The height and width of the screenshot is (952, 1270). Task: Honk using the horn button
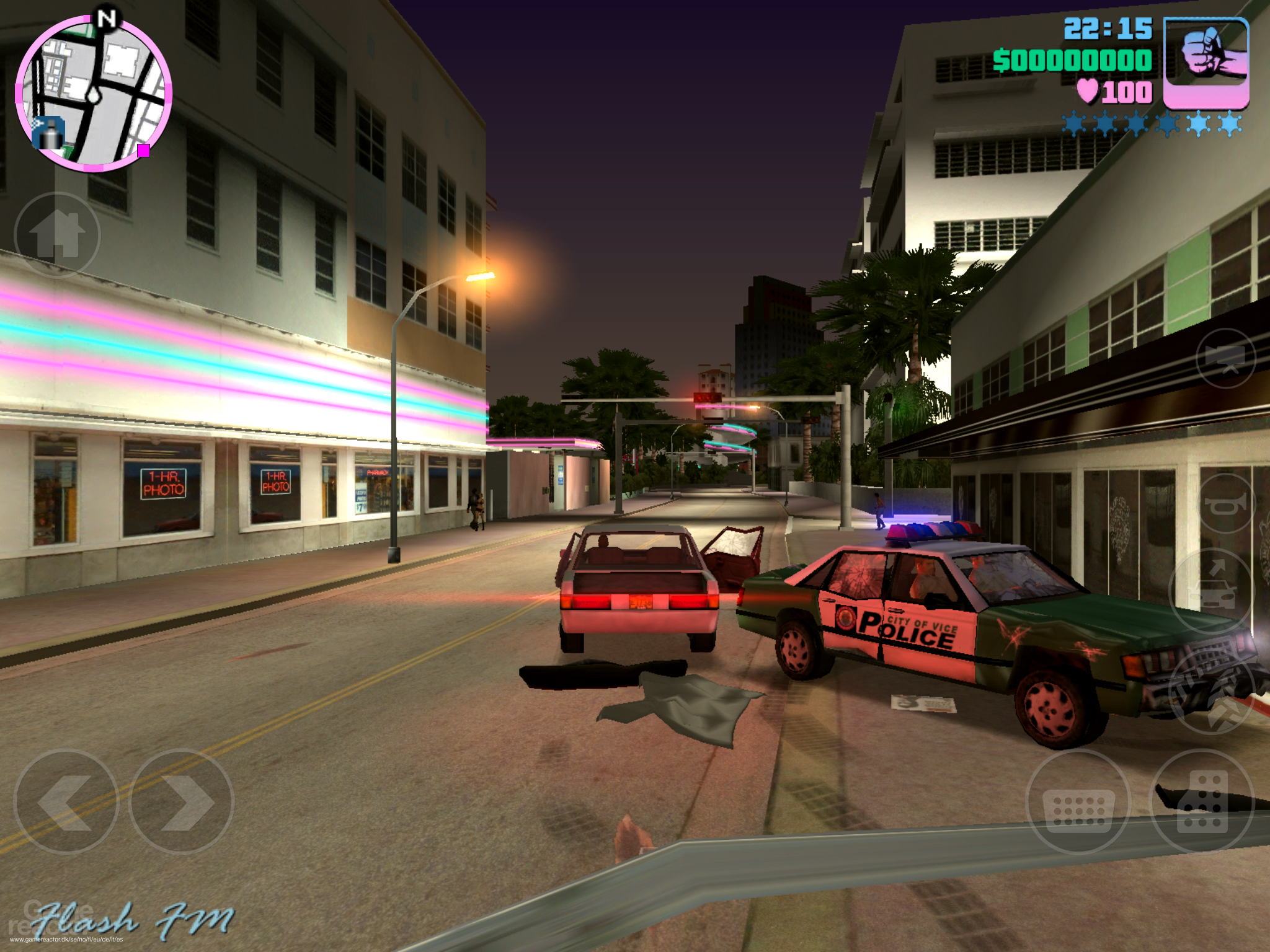[x=1225, y=502]
